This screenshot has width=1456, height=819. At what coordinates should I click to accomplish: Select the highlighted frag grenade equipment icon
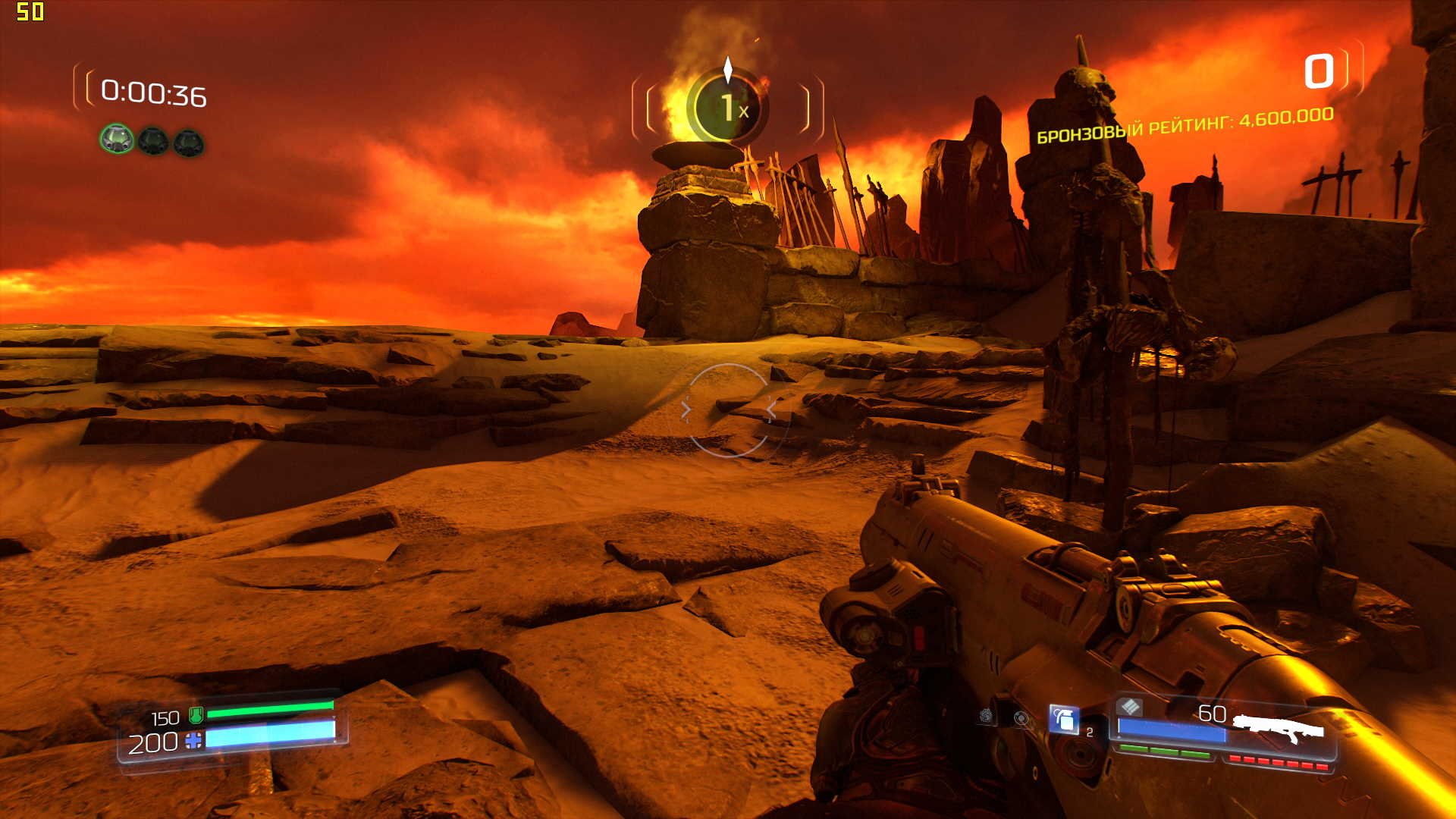(x=1063, y=719)
